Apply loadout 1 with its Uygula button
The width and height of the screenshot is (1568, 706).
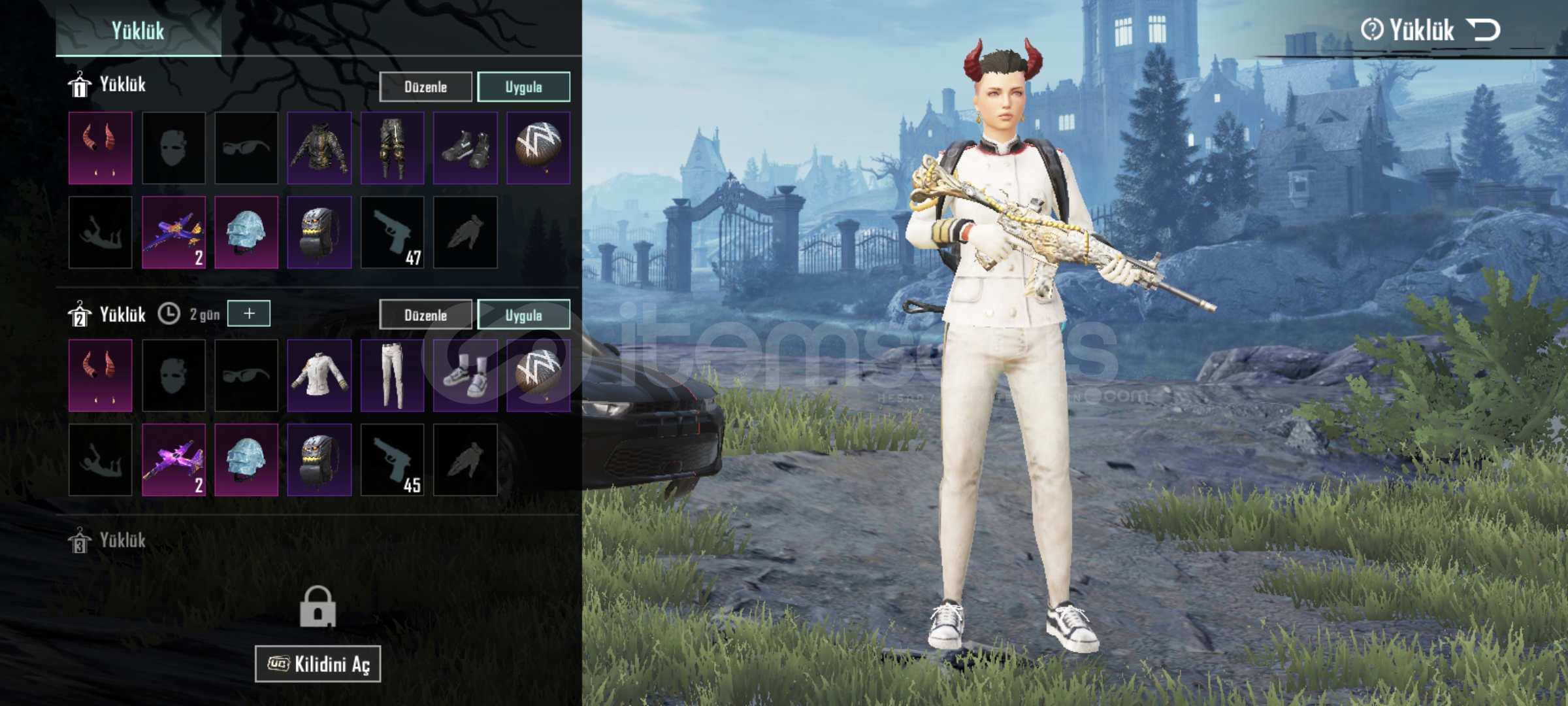point(523,87)
